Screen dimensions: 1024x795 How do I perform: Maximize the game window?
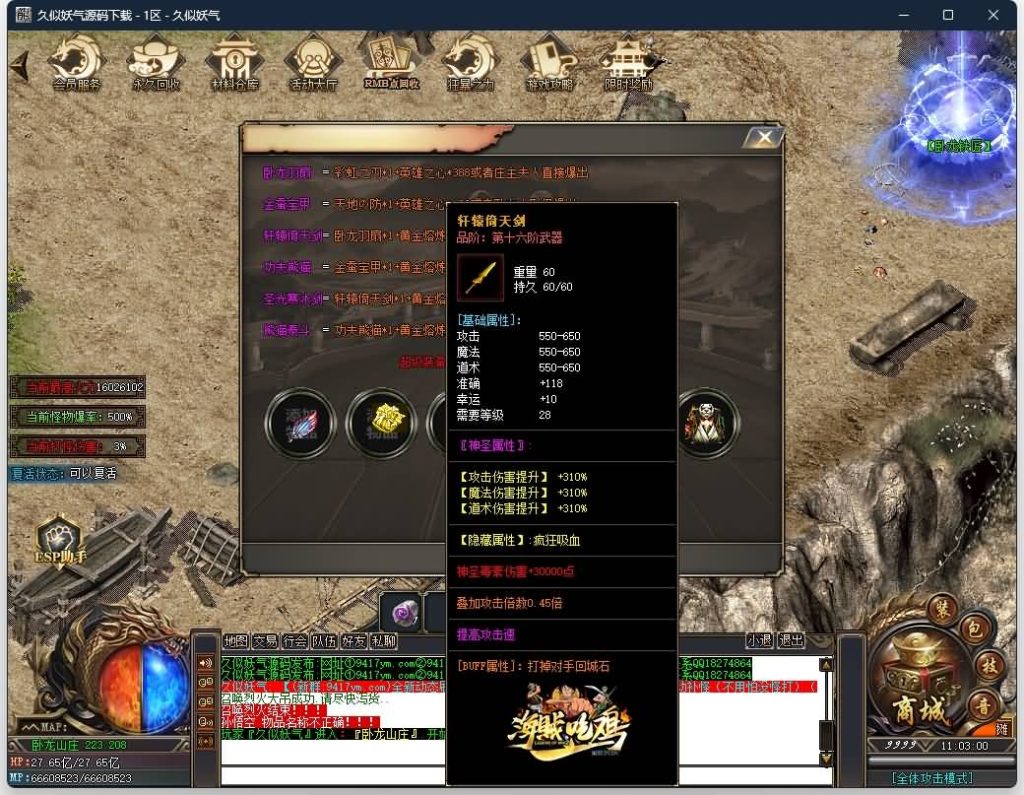click(x=948, y=15)
